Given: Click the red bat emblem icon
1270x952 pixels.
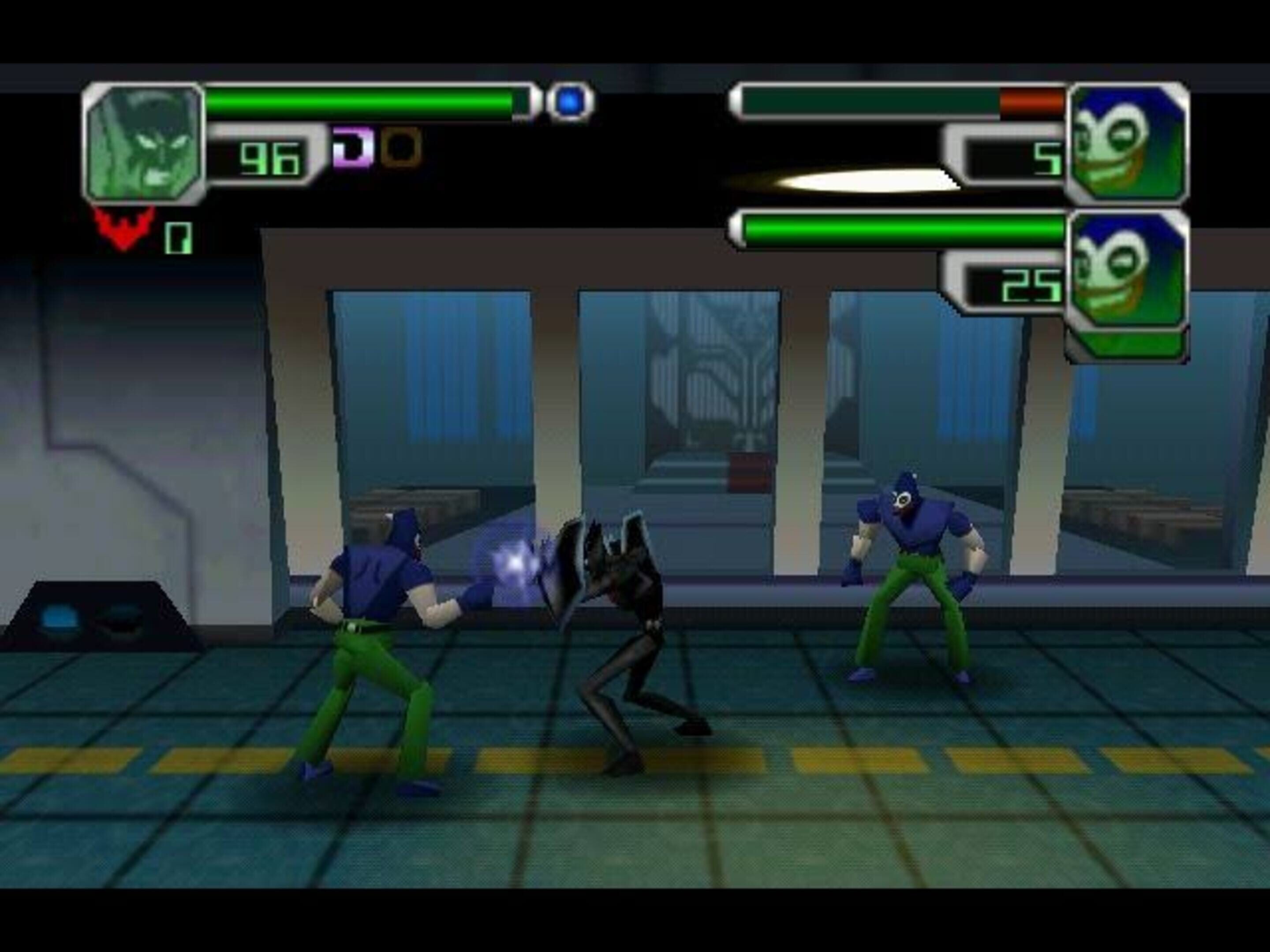Looking at the screenshot, I should point(125,228).
